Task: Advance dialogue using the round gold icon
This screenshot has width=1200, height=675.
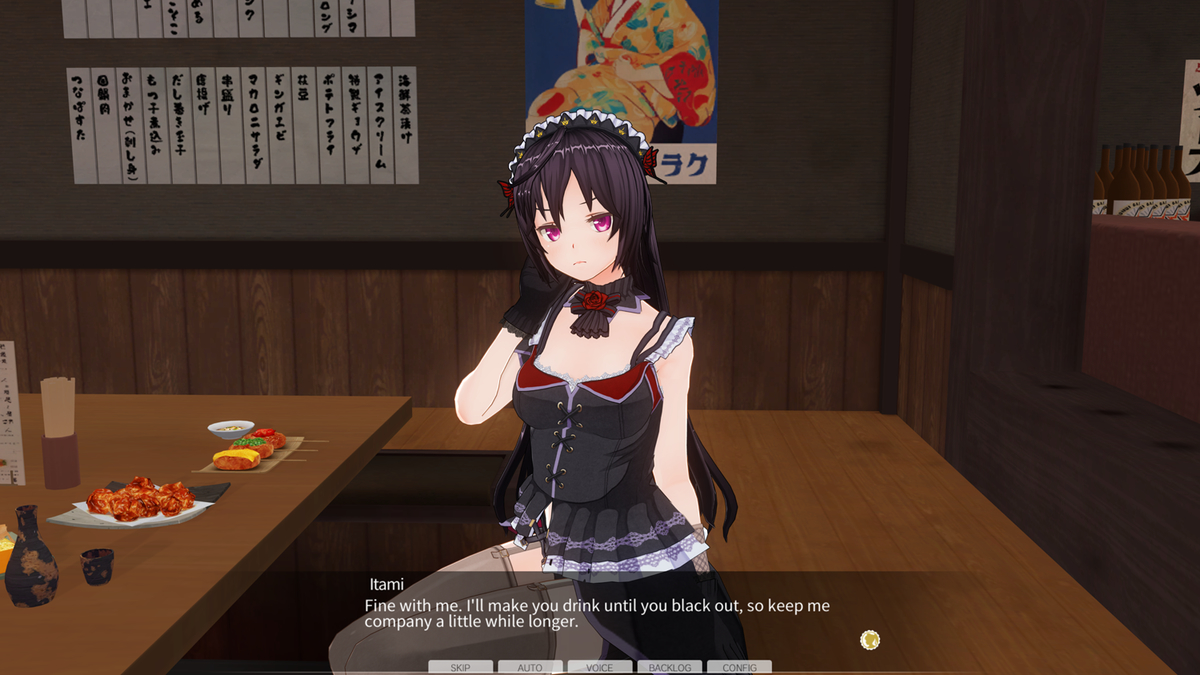Action: click(870, 639)
